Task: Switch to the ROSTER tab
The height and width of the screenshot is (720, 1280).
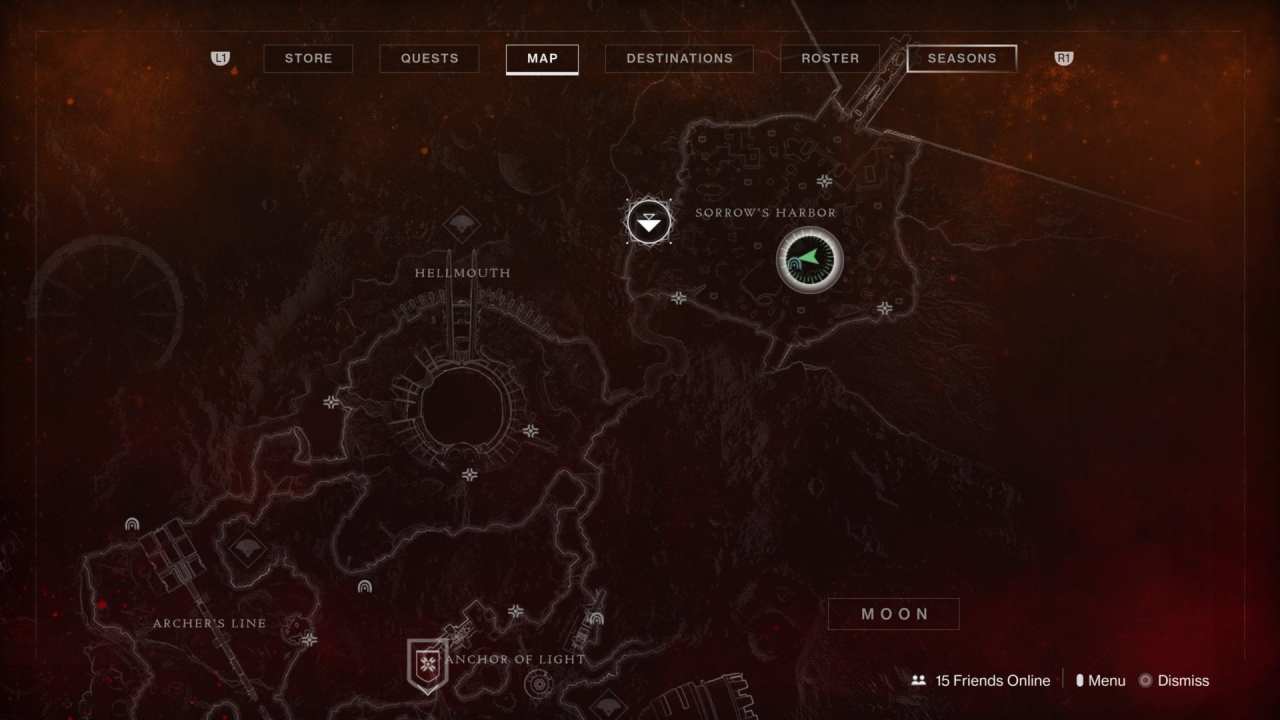Action: point(829,58)
